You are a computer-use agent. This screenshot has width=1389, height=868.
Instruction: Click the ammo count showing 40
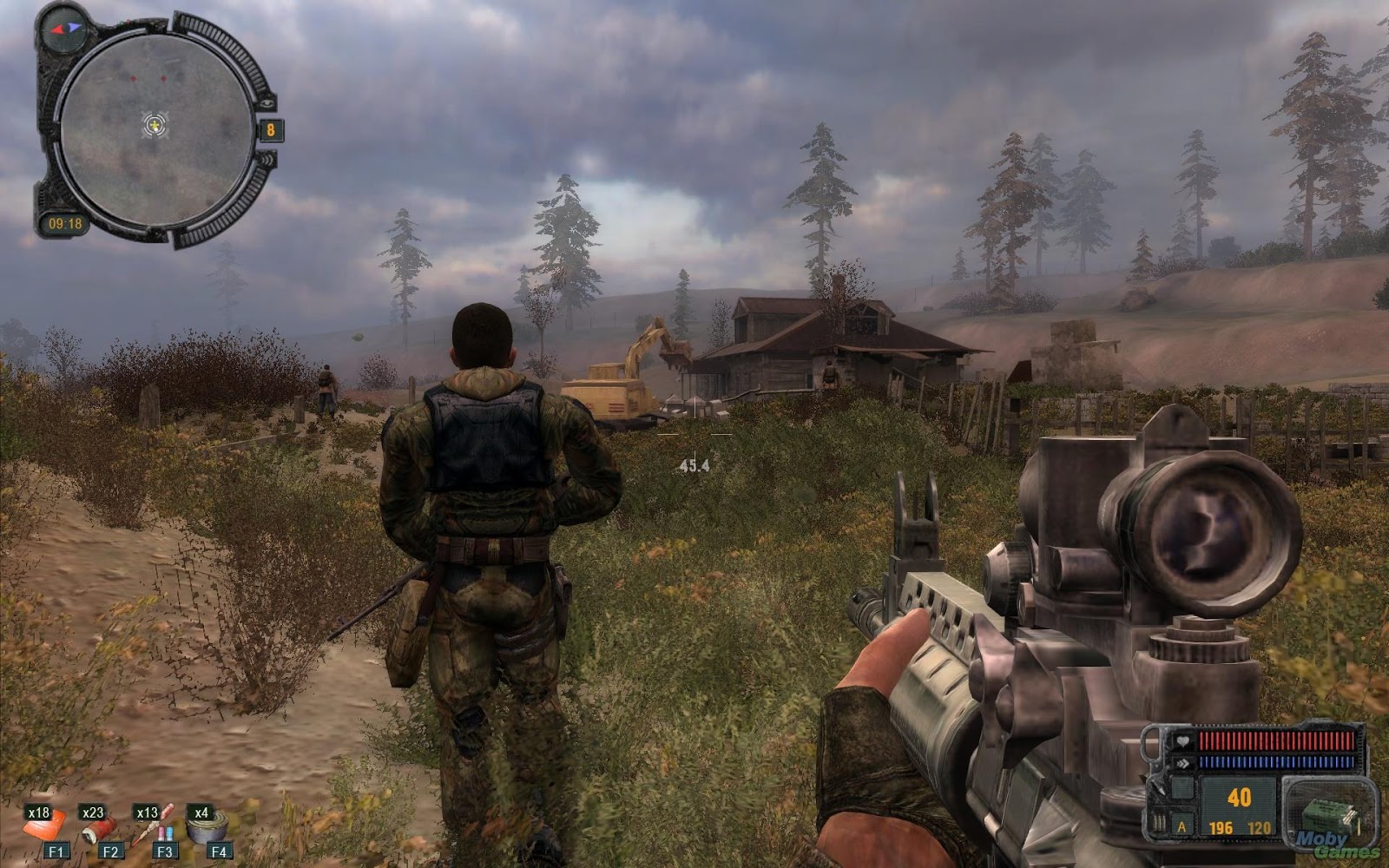pyautogui.click(x=1240, y=796)
